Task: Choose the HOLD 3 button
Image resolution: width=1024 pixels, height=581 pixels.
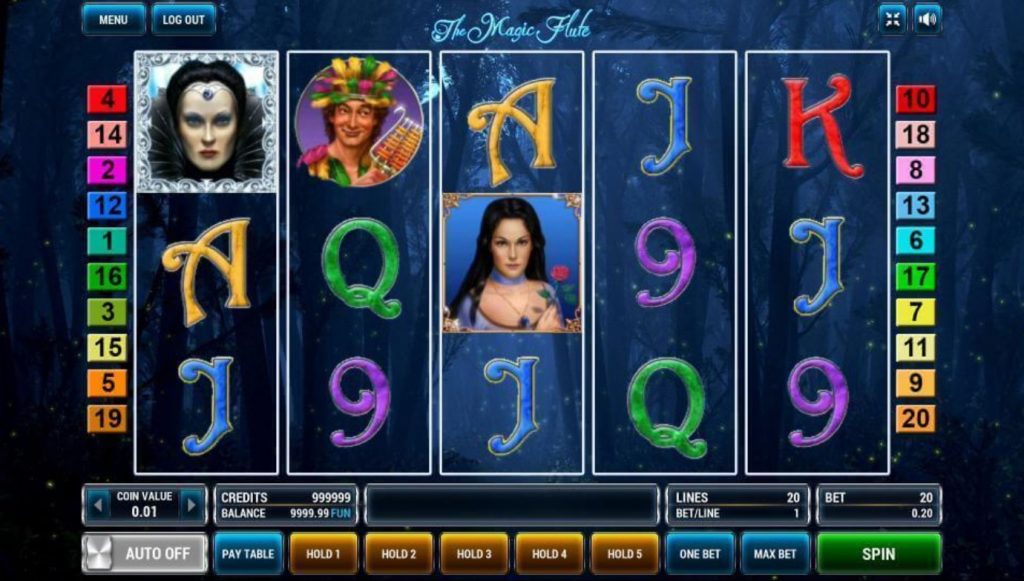Action: (474, 553)
